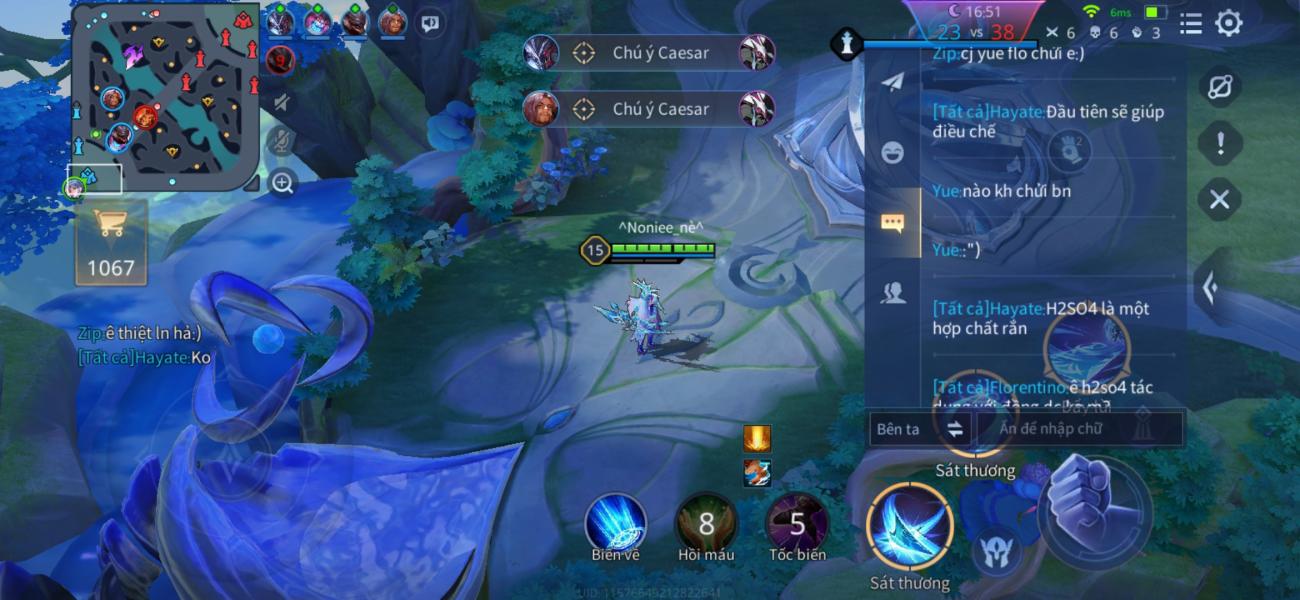Zoom the minimap with the magnifier icon
This screenshot has height=600, width=1300.
click(x=283, y=183)
